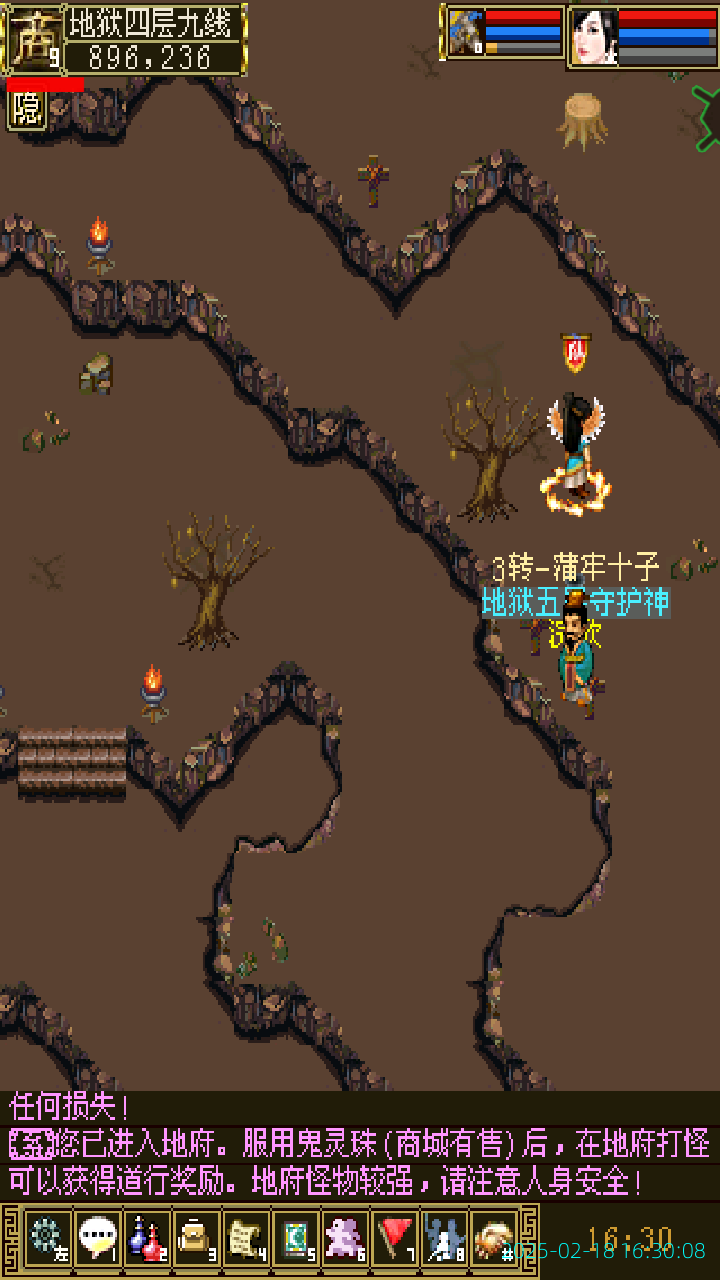
Task: Open the green card book icon
Action: click(296, 1237)
